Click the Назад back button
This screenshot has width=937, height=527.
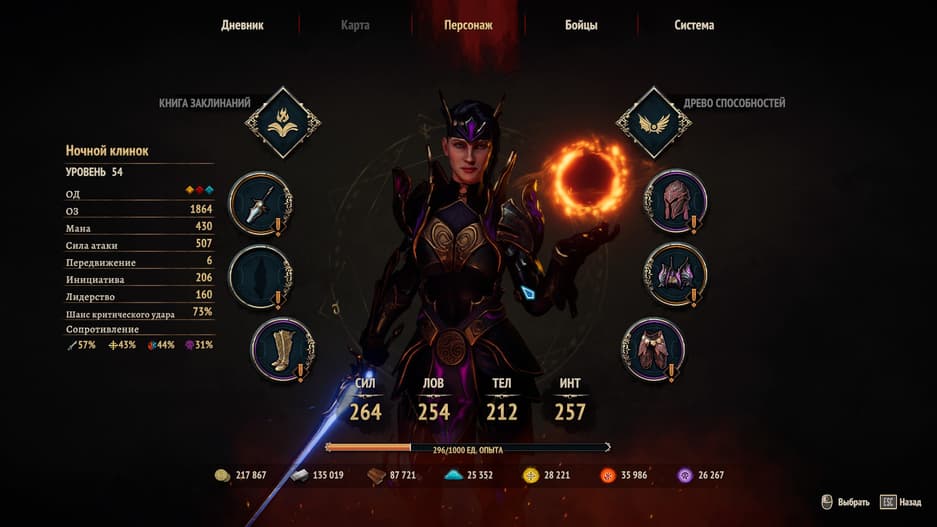[901, 502]
